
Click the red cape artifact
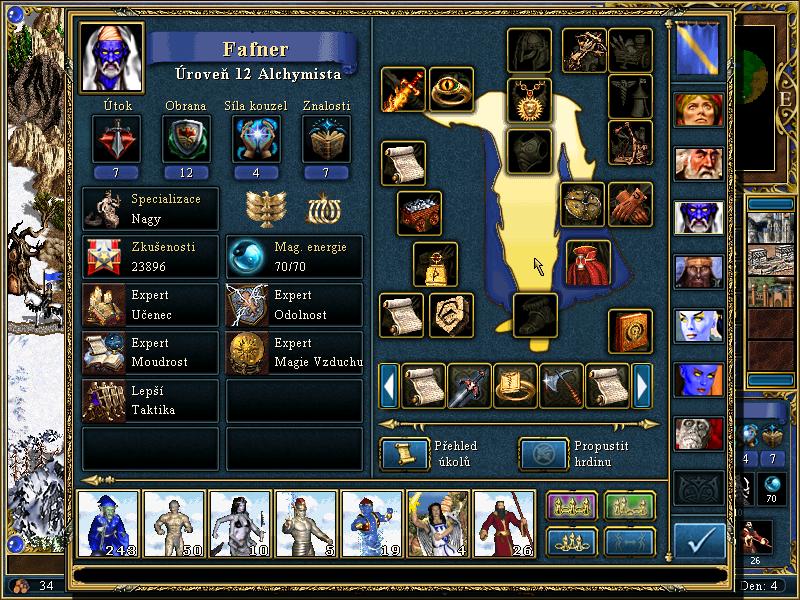(x=588, y=262)
